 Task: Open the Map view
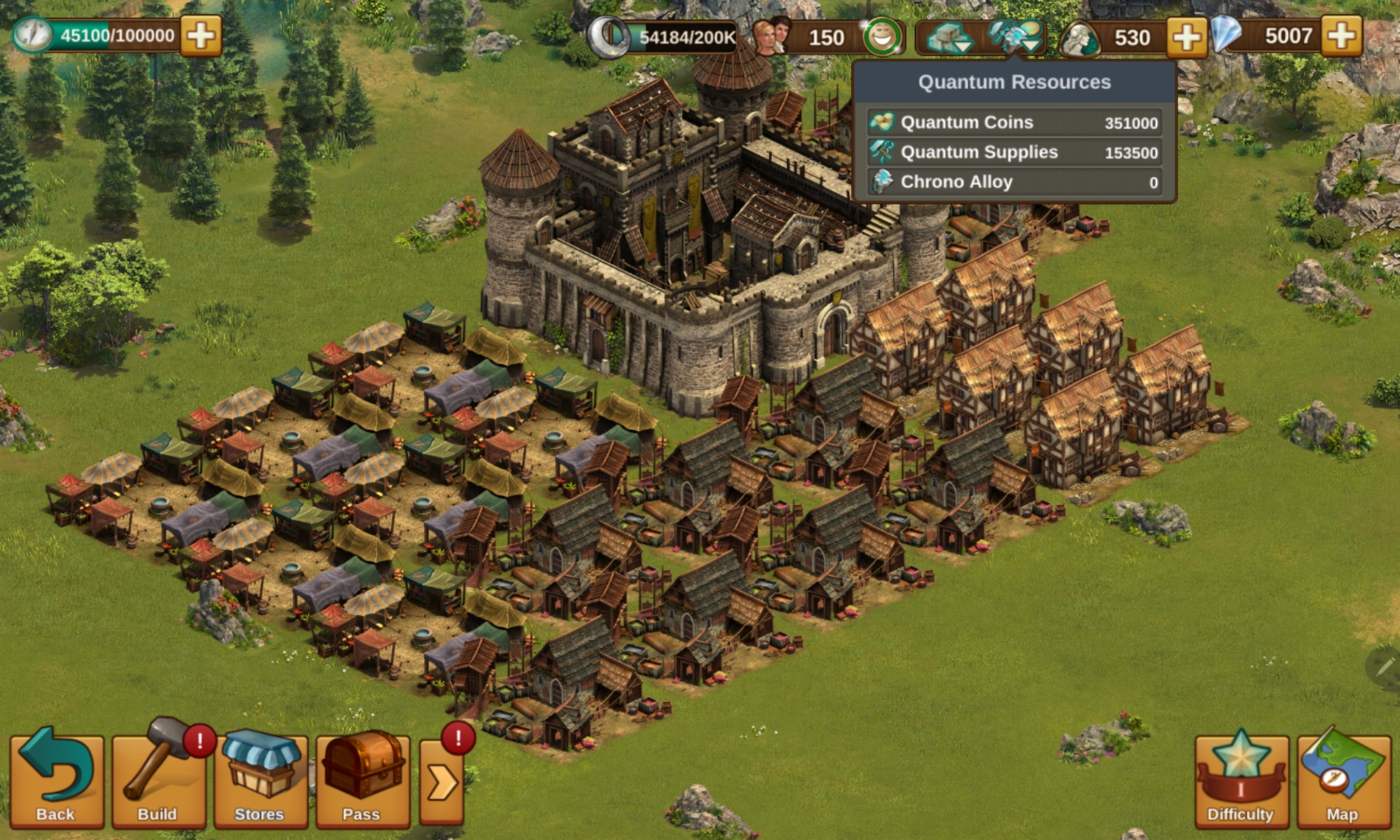coord(1343,780)
